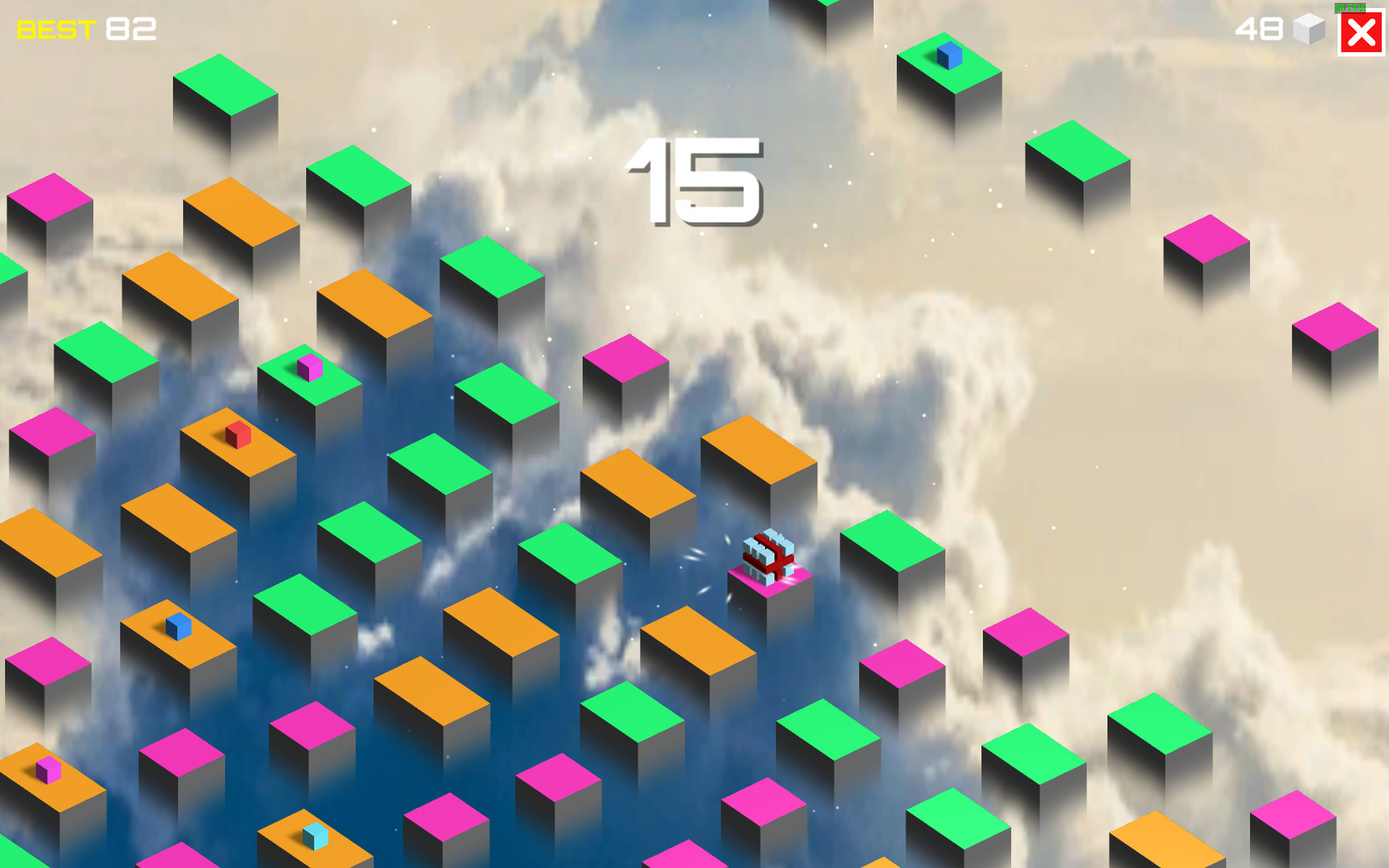Screen dimensions: 1389x868
Task: Click the blue mini cube on the green platform
Action: [949, 56]
